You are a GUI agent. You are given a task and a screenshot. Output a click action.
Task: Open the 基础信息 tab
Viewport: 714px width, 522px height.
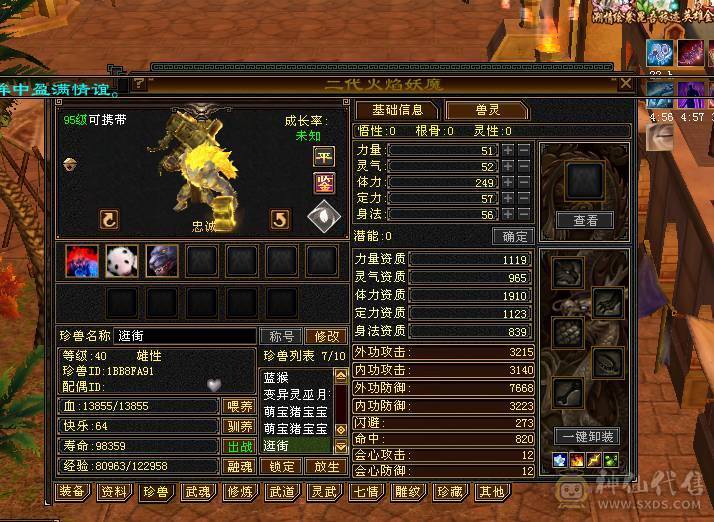[398, 110]
